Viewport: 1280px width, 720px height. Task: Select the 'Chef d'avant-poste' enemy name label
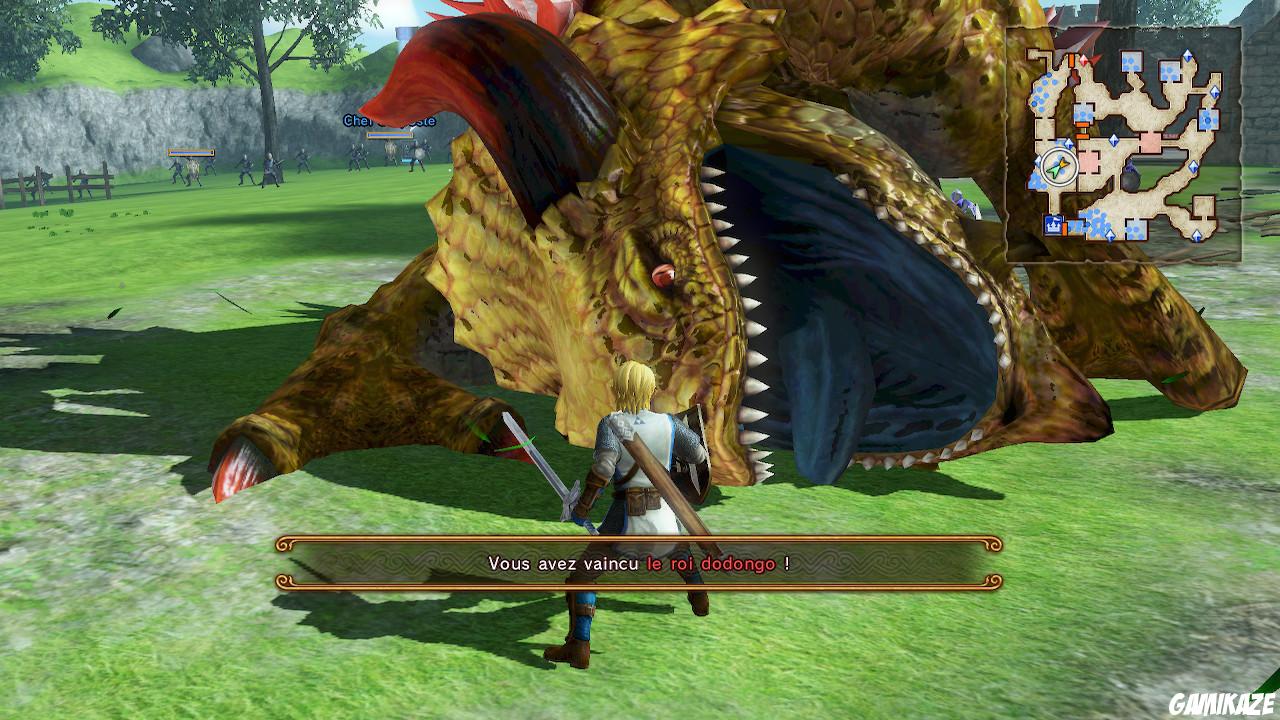click(x=388, y=121)
